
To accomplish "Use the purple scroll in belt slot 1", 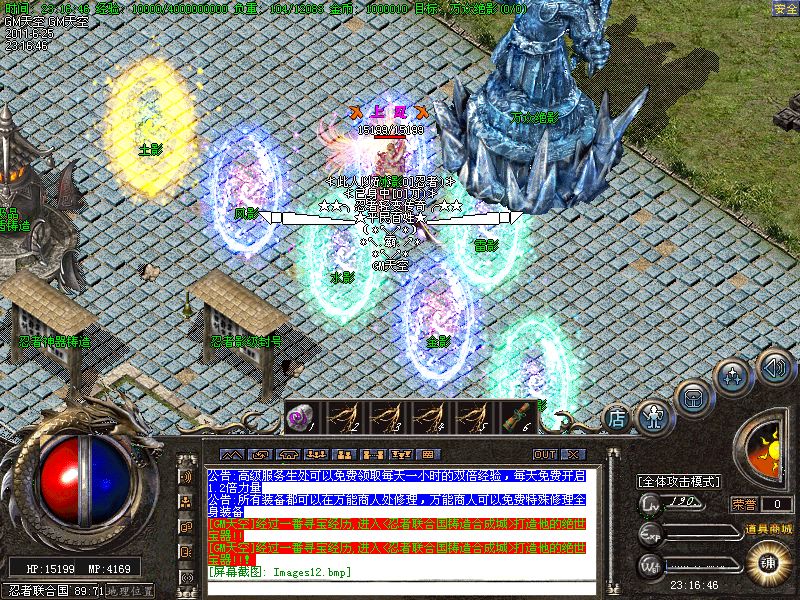I will click(x=301, y=417).
